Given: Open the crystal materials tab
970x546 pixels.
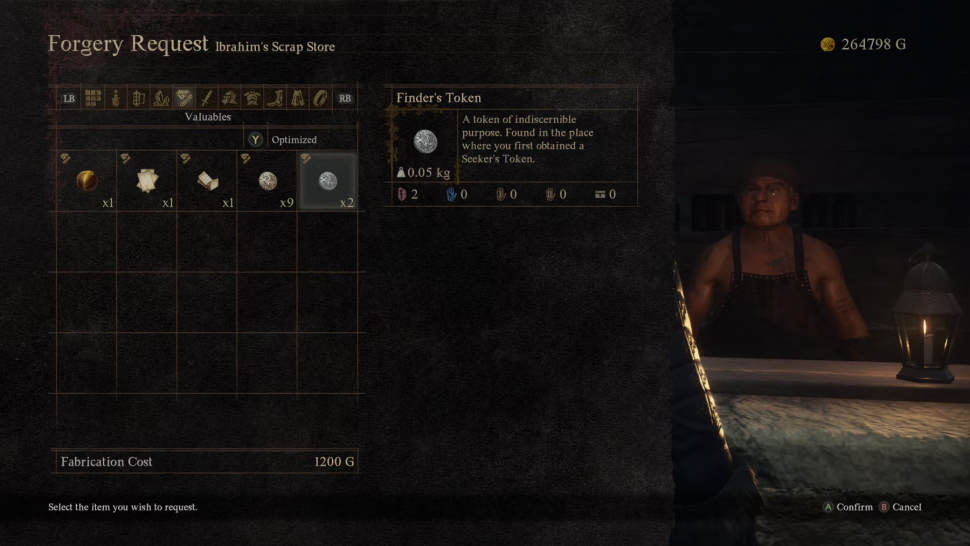Looking at the screenshot, I should click(x=162, y=98).
